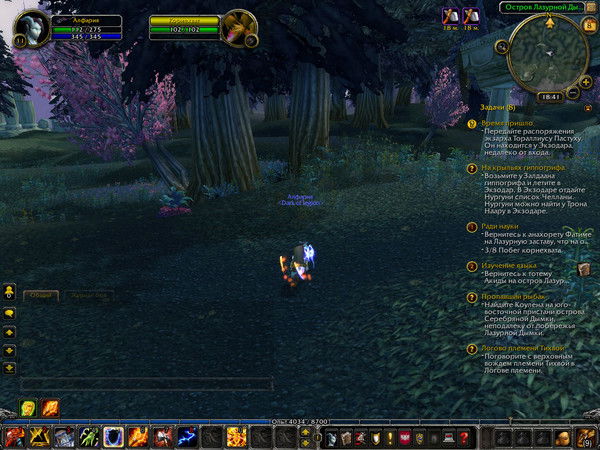The image size is (600, 450).
Task: Open the red question mark help button
Action: [x=464, y=437]
